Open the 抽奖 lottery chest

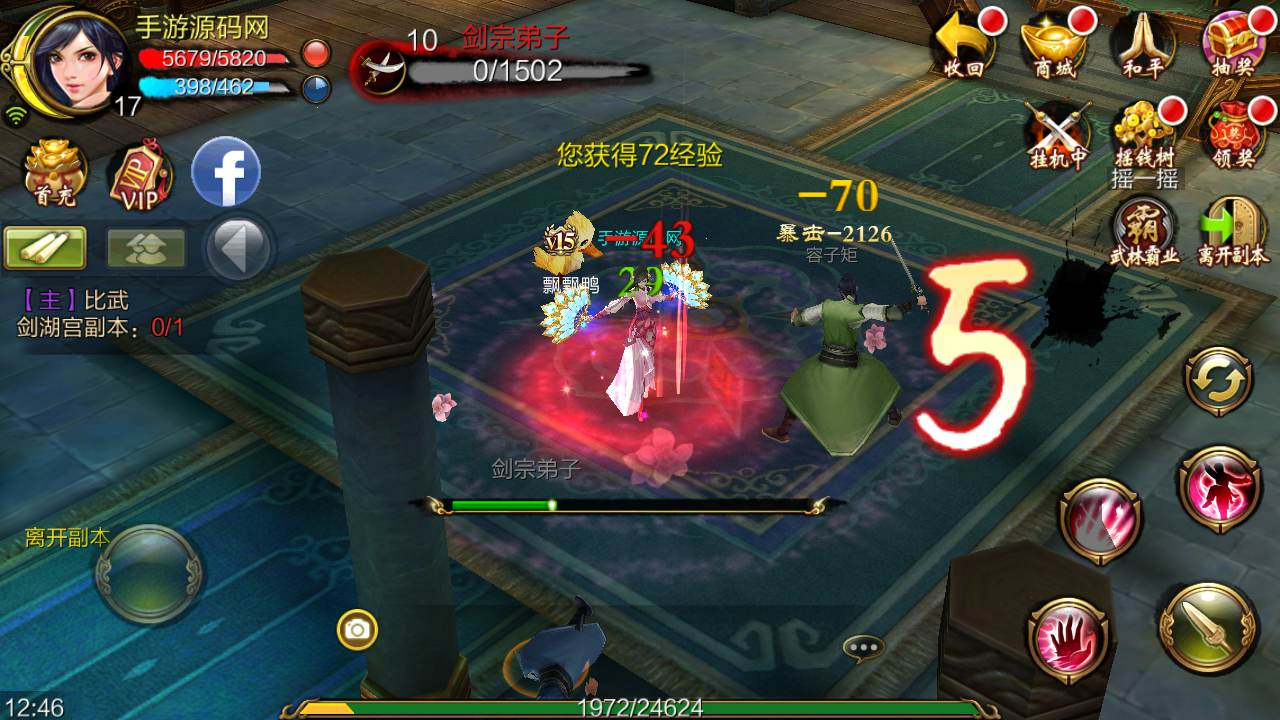1232,47
